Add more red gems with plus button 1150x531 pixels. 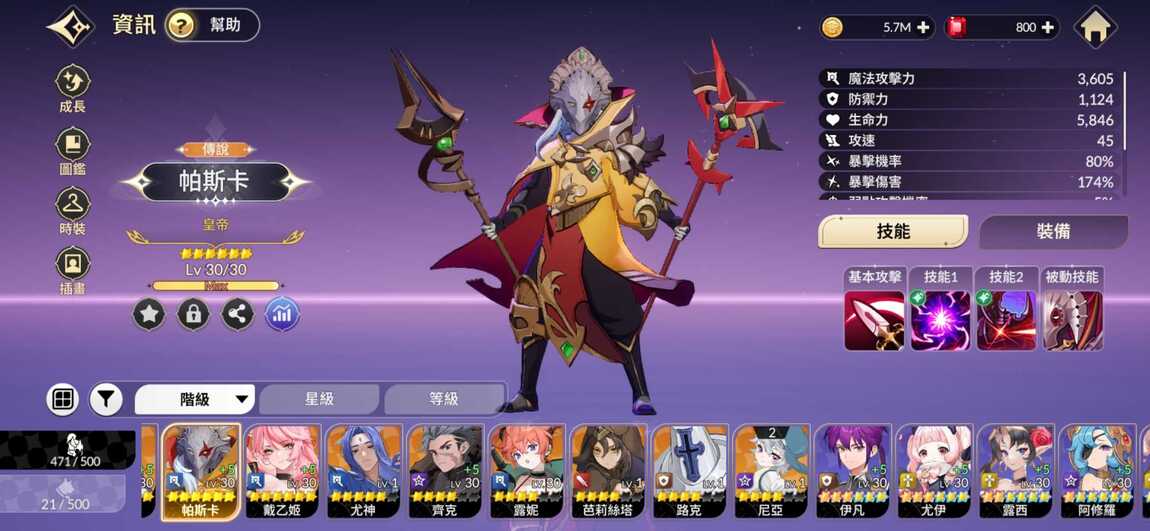pyautogui.click(x=1047, y=28)
